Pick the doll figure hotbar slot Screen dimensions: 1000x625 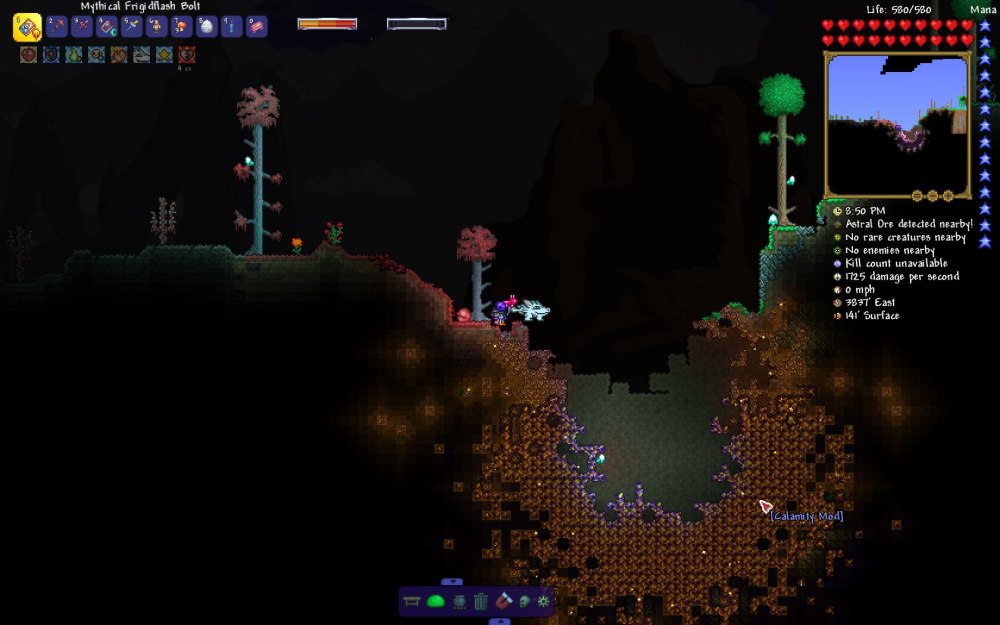tap(157, 27)
